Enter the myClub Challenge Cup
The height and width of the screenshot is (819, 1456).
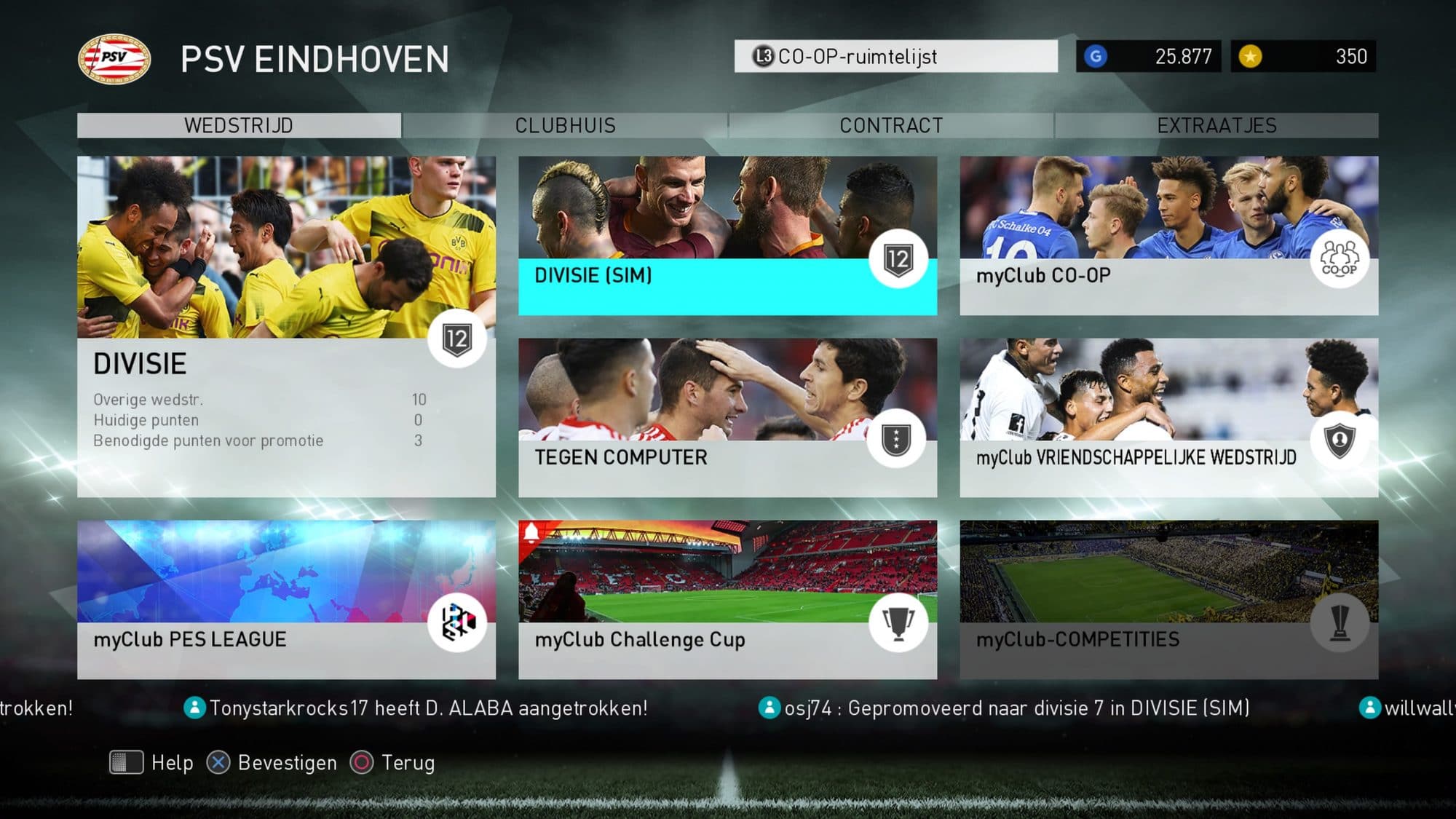coord(727,599)
